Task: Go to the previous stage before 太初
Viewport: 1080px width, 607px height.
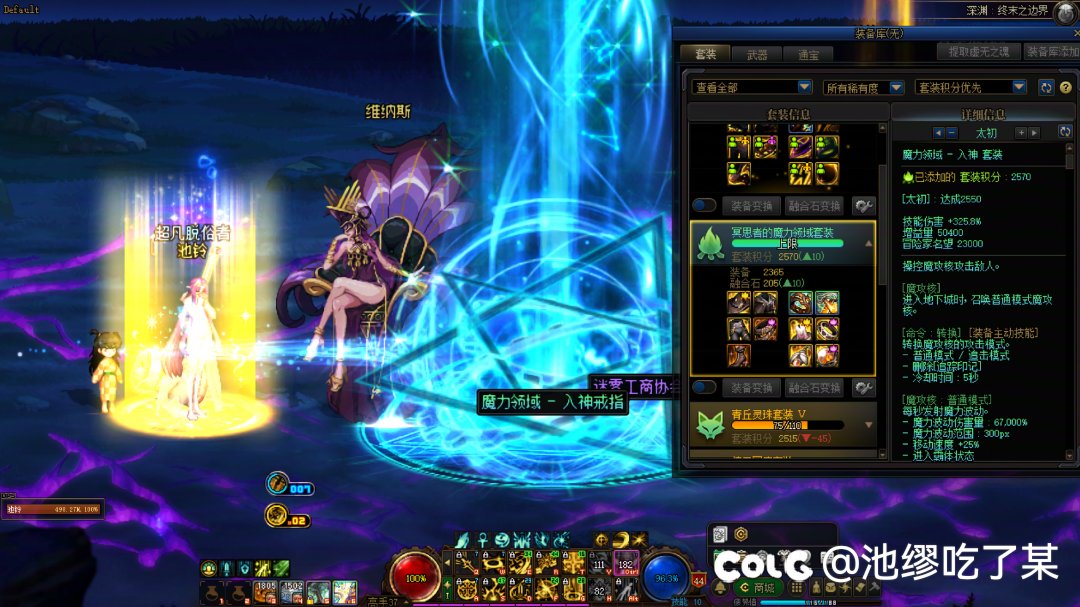Action: click(938, 132)
